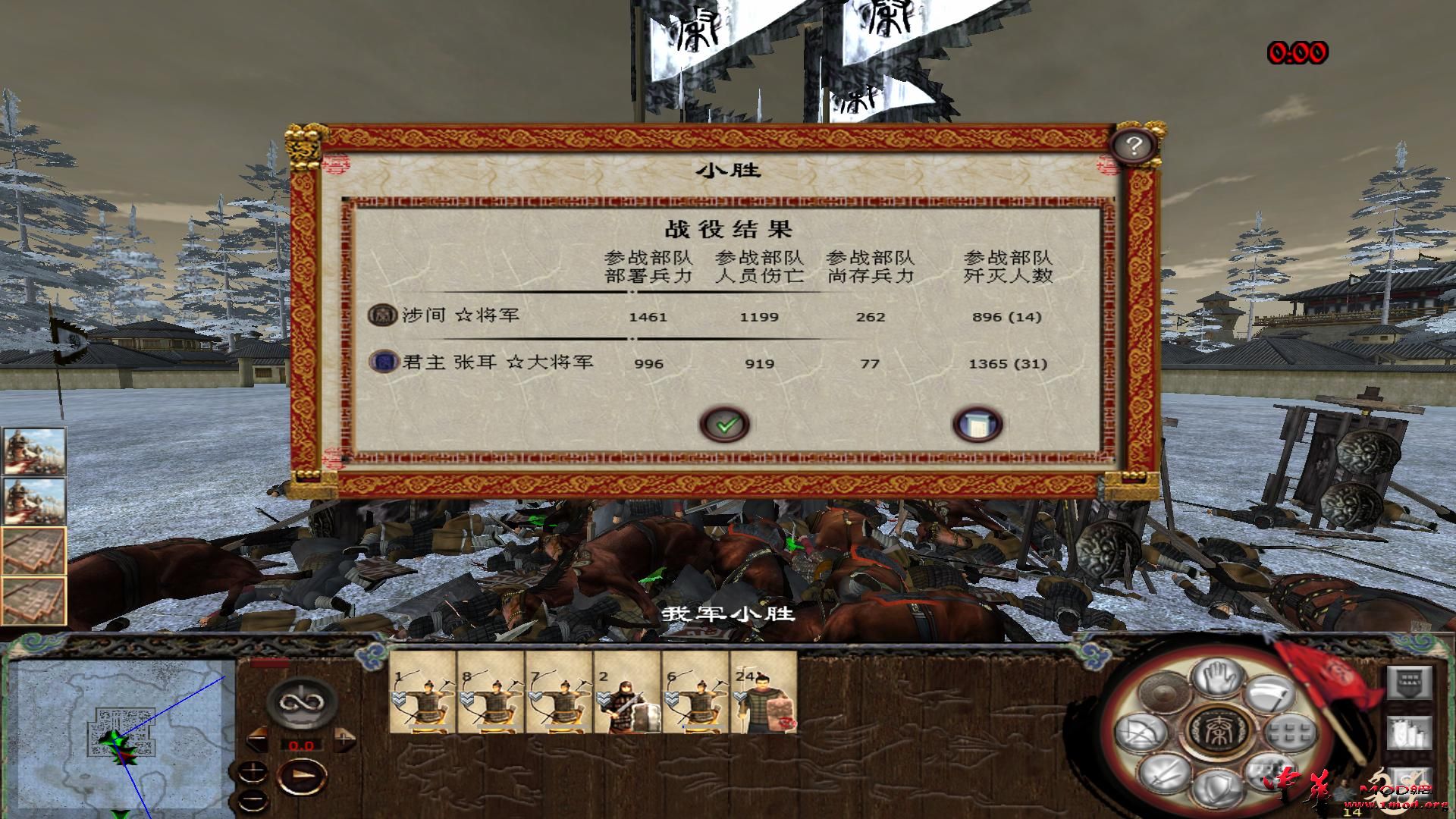Image resolution: width=1456 pixels, height=819 pixels.
Task: Click the plus stepper below the speed readout
Action: pos(253,770)
